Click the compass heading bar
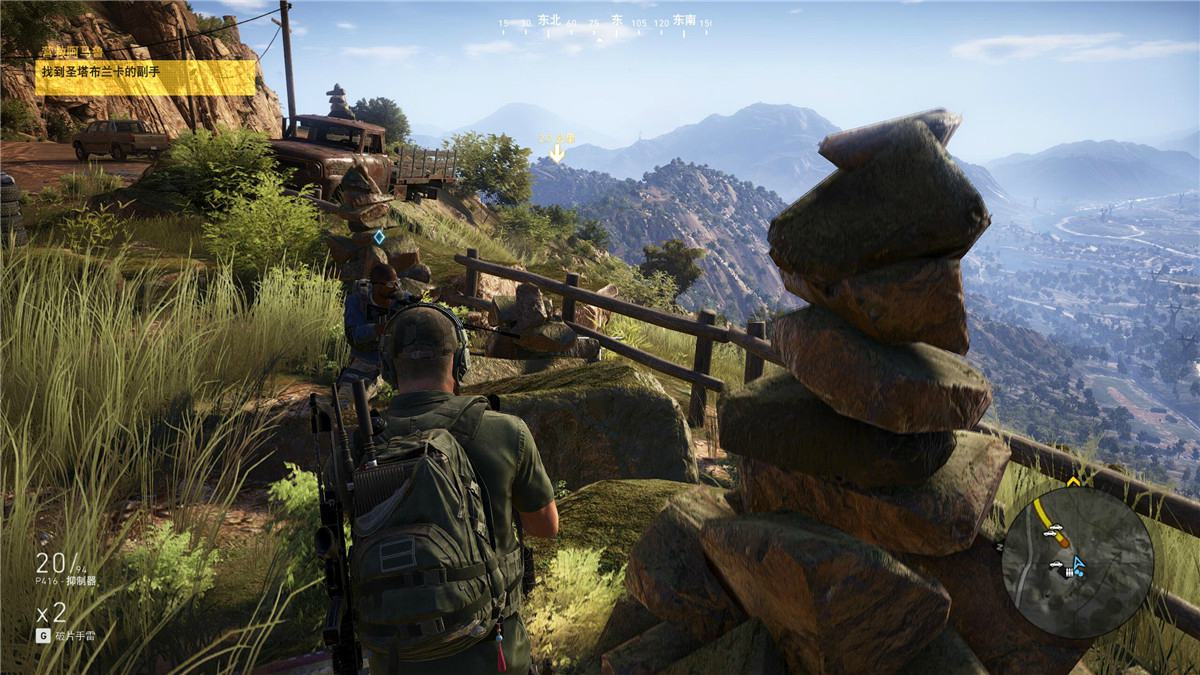 tap(605, 21)
